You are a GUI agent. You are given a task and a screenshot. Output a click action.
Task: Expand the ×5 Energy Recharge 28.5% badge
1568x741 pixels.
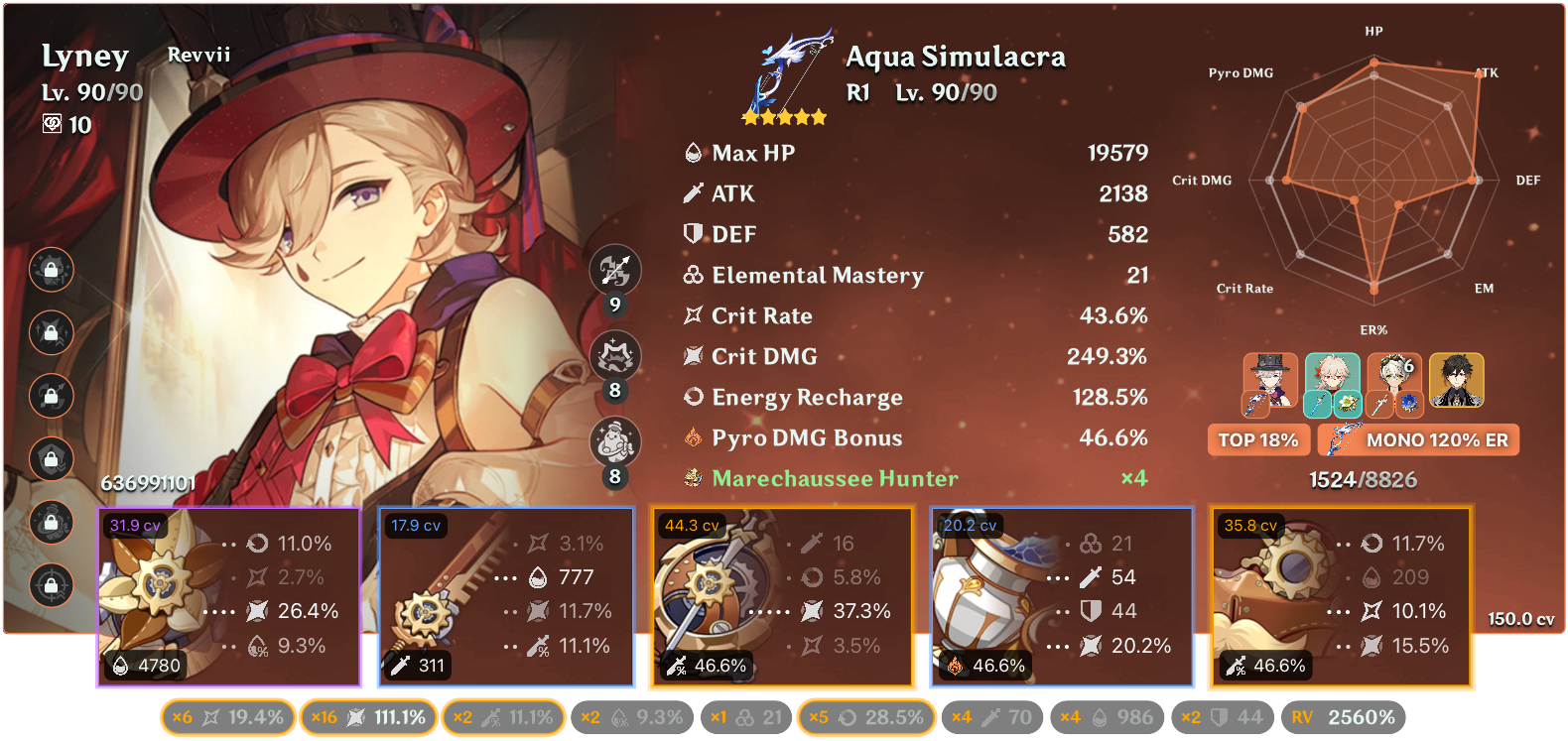[x=865, y=716]
